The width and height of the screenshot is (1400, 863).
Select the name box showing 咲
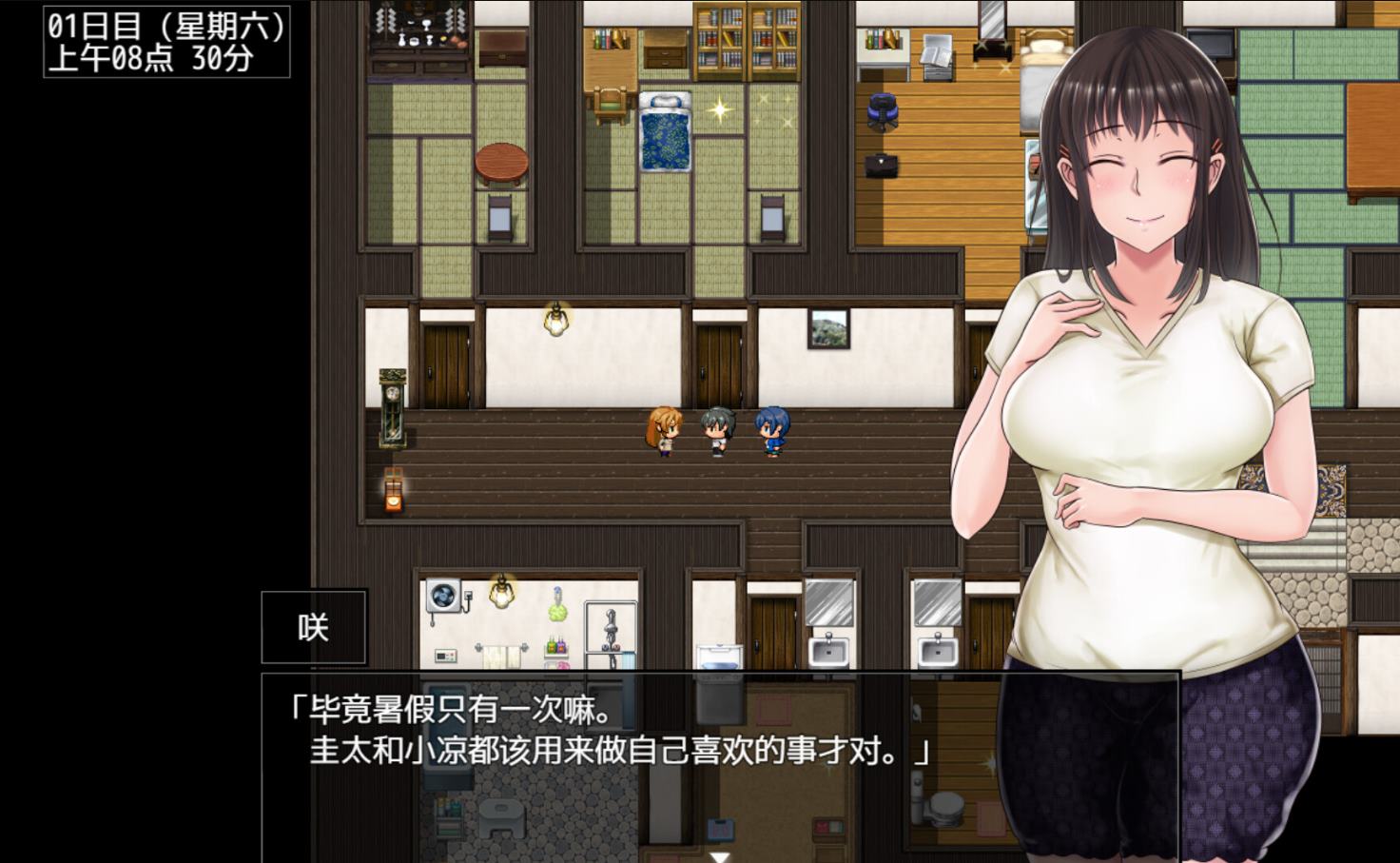click(x=313, y=626)
